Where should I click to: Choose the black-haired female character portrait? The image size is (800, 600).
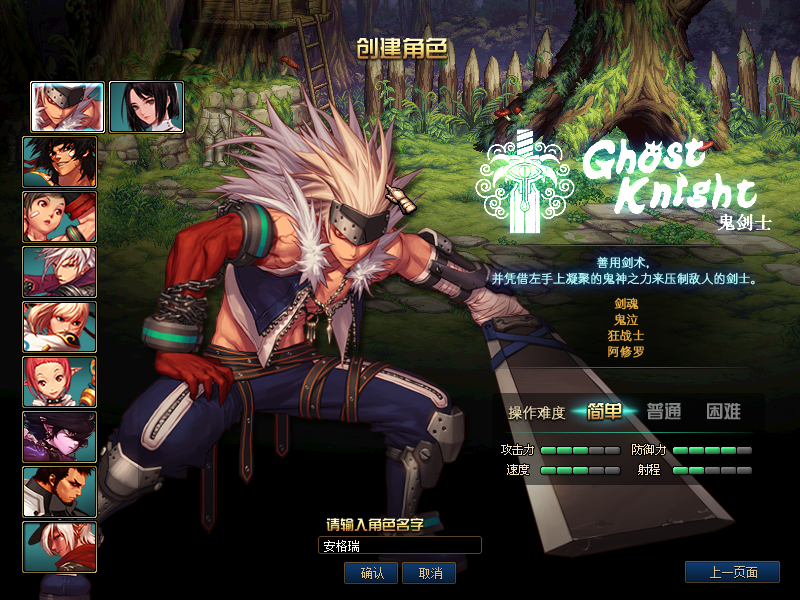coord(146,107)
